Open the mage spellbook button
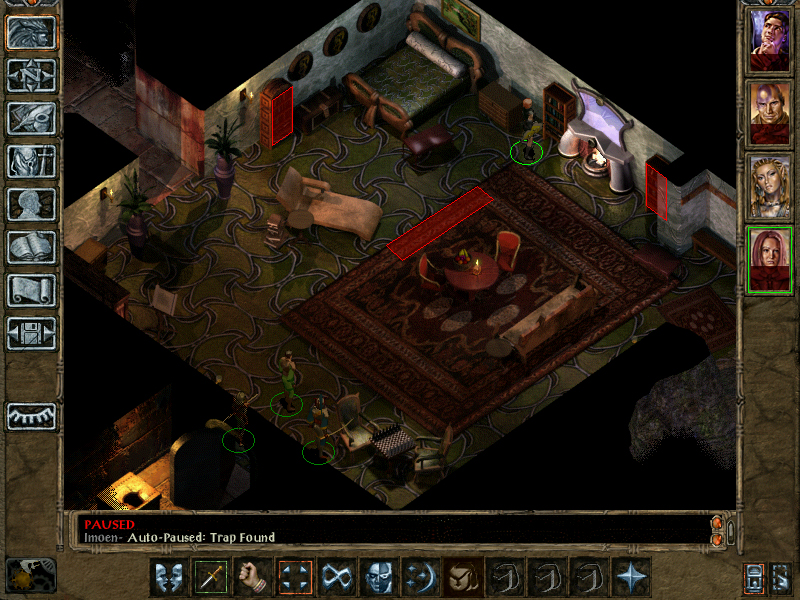Viewport: 800px width, 600px height. pos(31,247)
